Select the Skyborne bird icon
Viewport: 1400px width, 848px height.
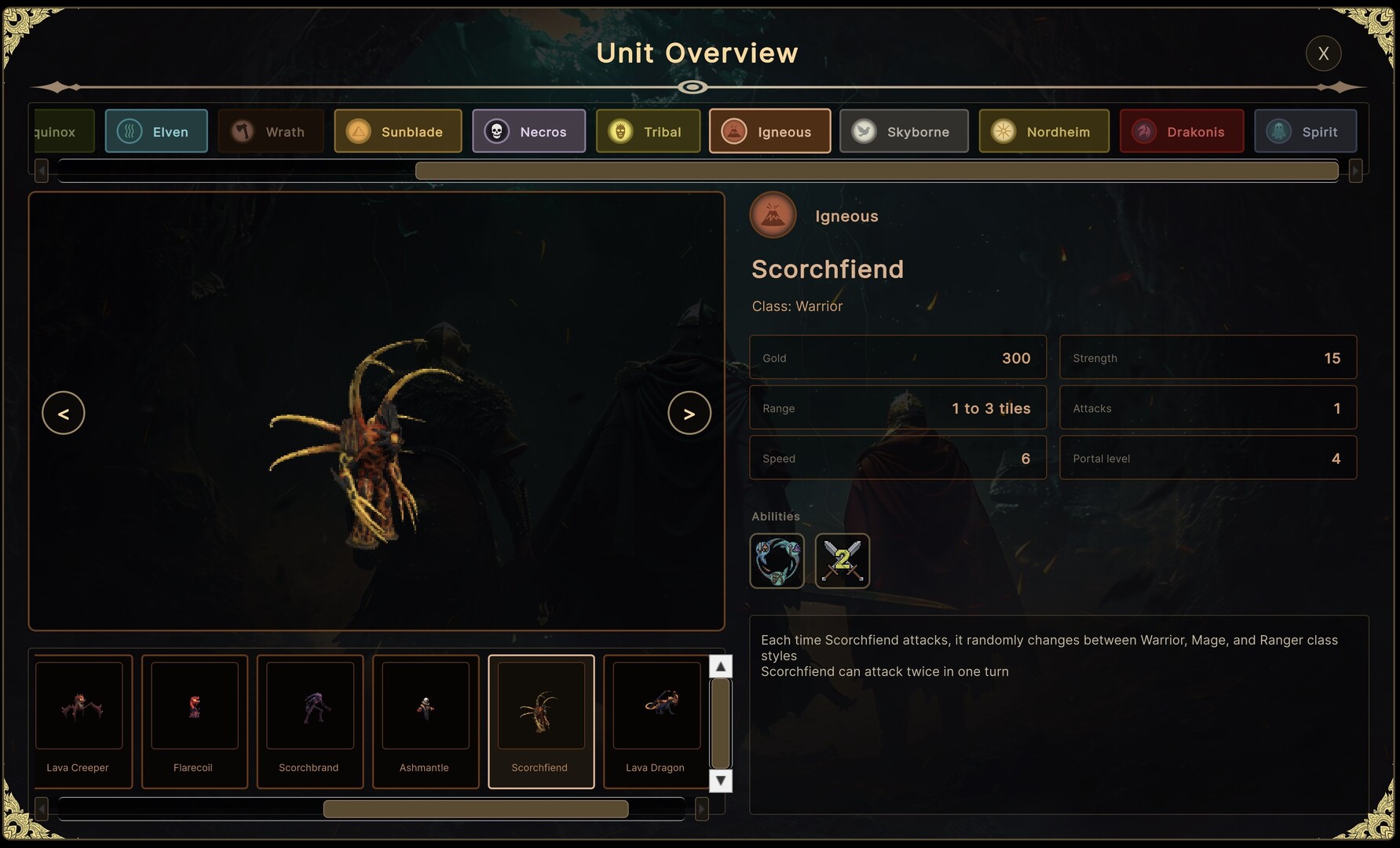click(x=863, y=131)
